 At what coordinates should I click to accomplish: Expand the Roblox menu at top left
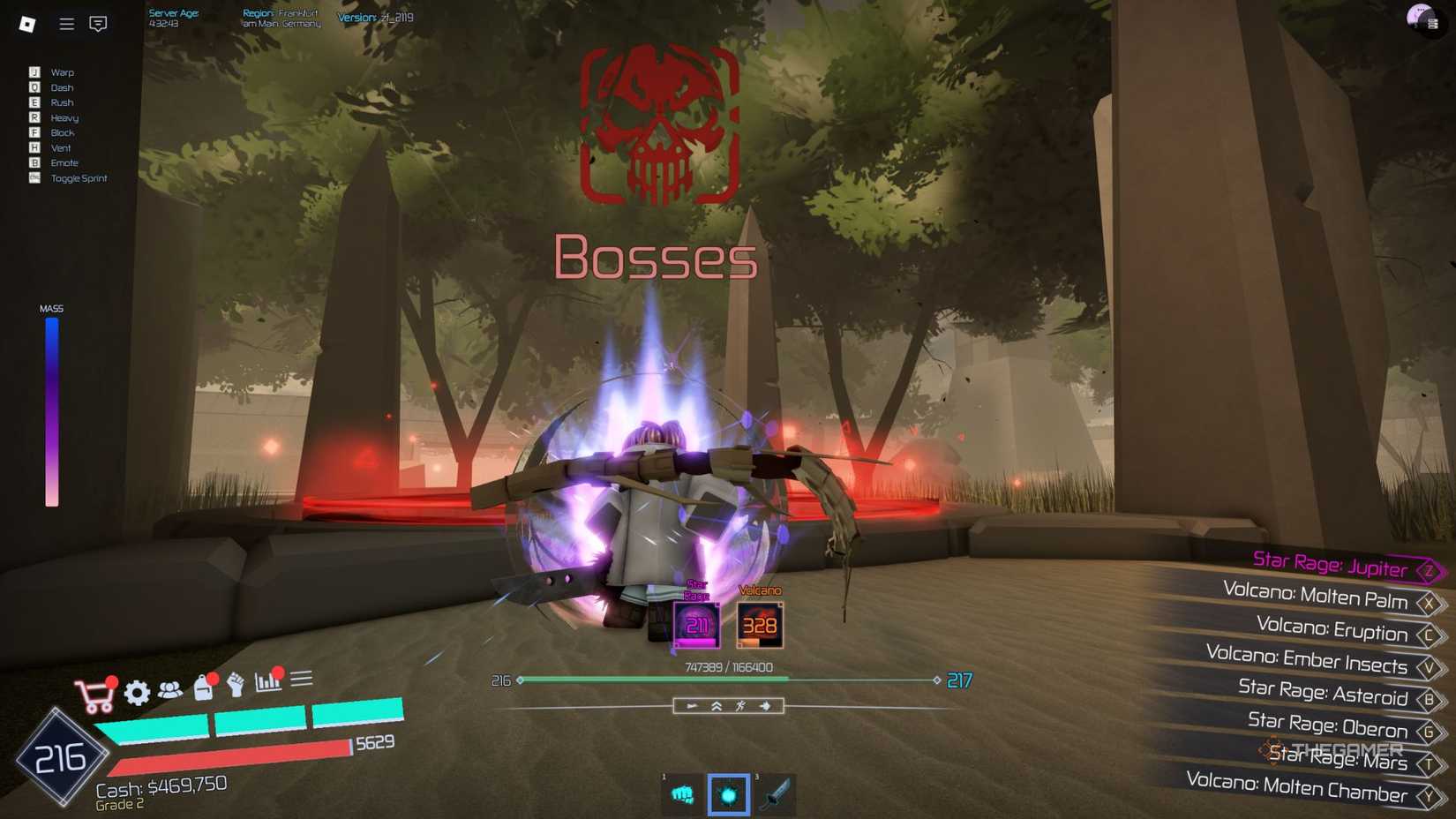(x=65, y=24)
